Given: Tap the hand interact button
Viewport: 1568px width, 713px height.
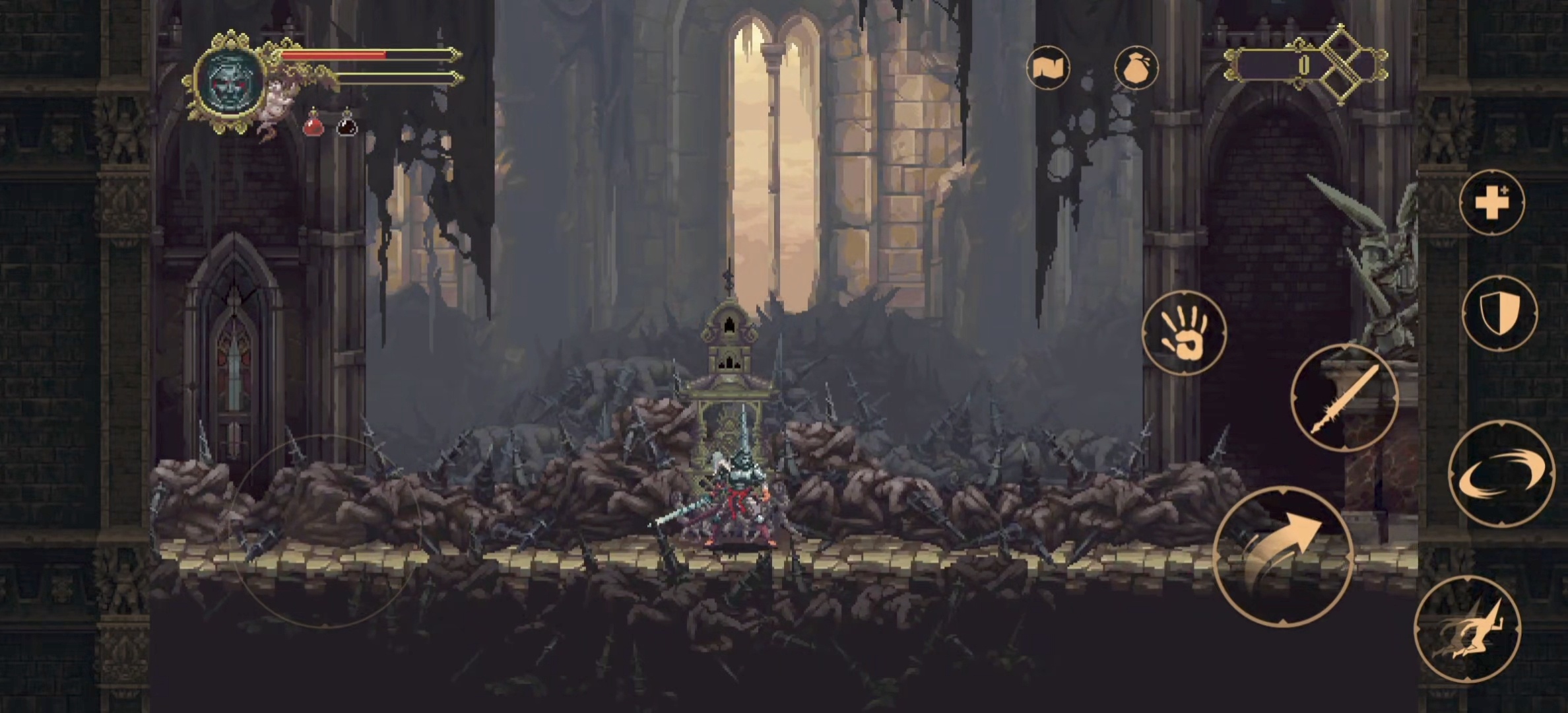Looking at the screenshot, I should (x=1184, y=333).
